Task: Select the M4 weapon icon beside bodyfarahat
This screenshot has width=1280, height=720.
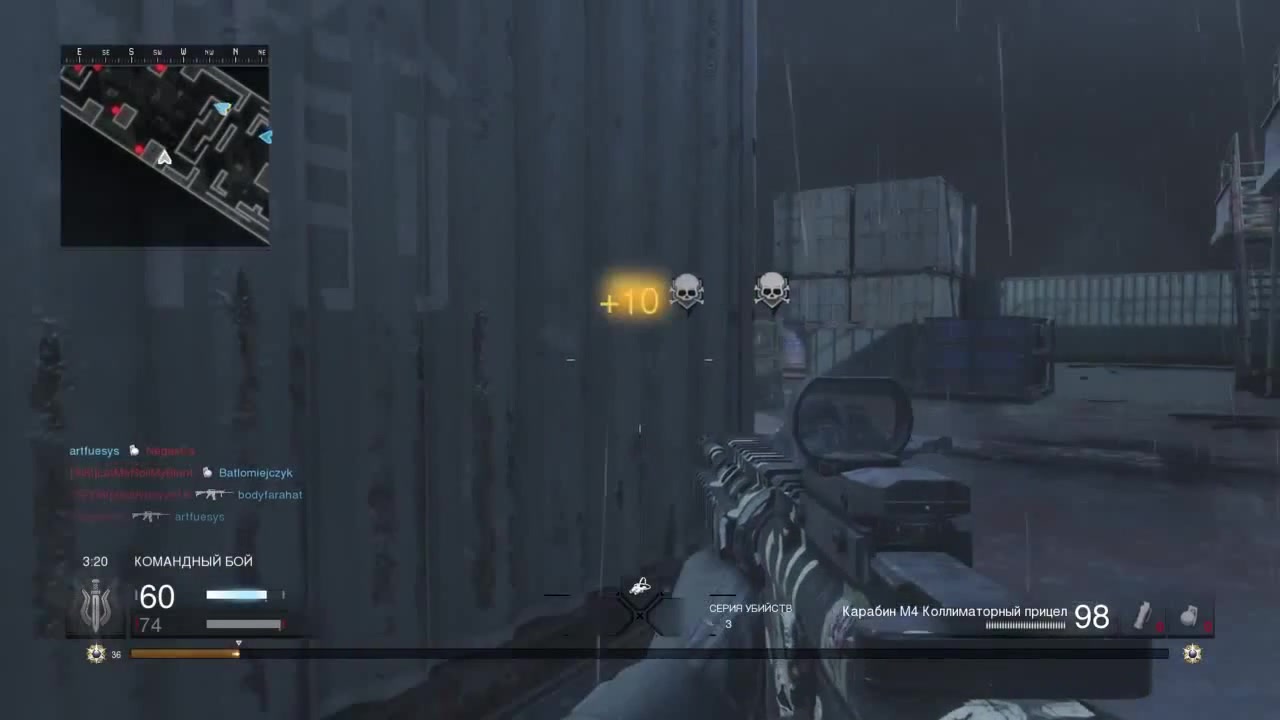Action: pos(214,493)
